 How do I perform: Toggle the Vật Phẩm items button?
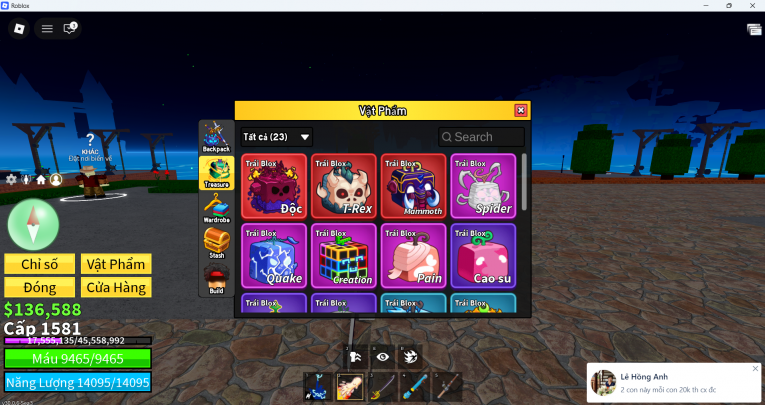tap(116, 264)
